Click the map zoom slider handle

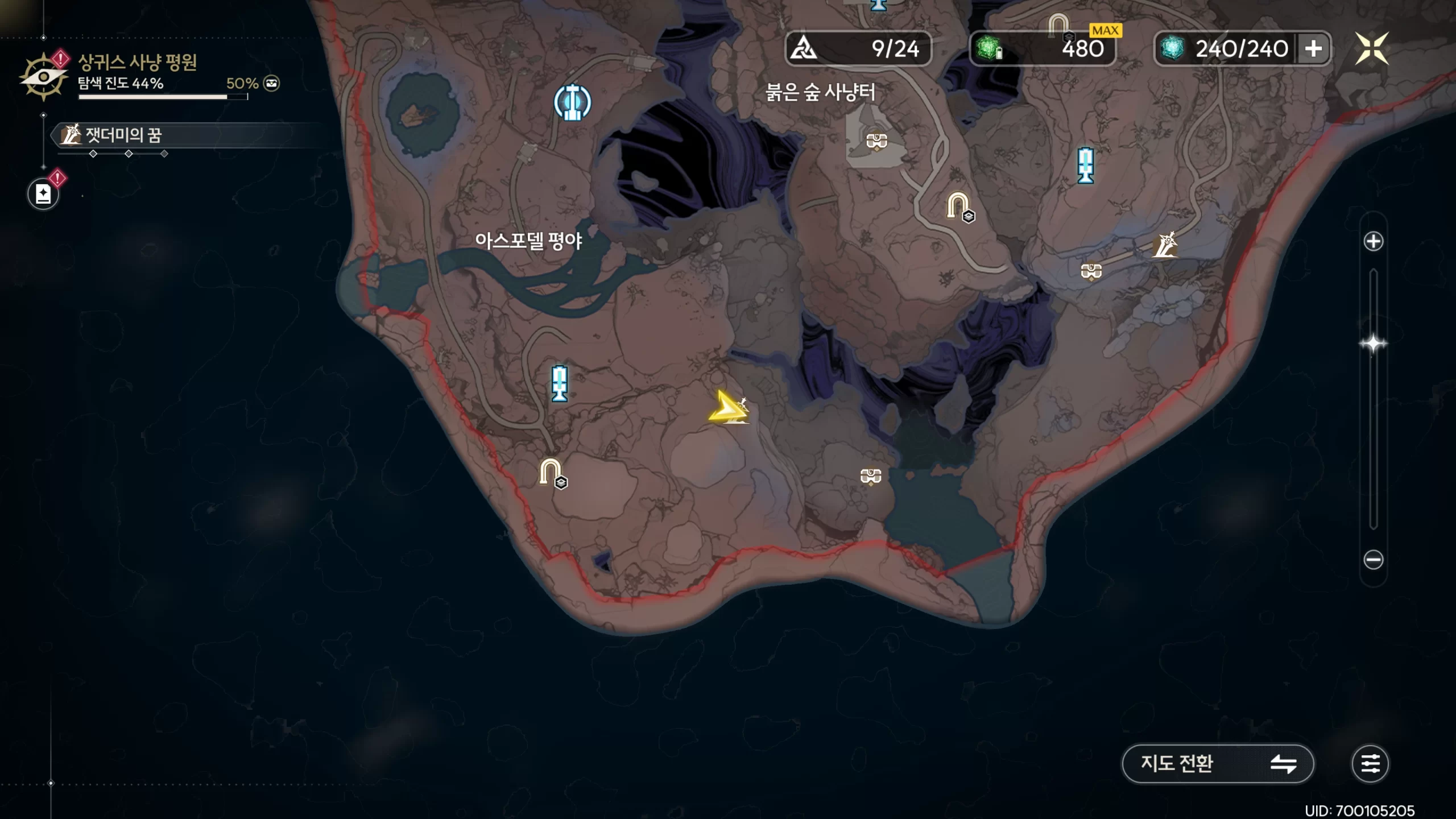click(1373, 344)
